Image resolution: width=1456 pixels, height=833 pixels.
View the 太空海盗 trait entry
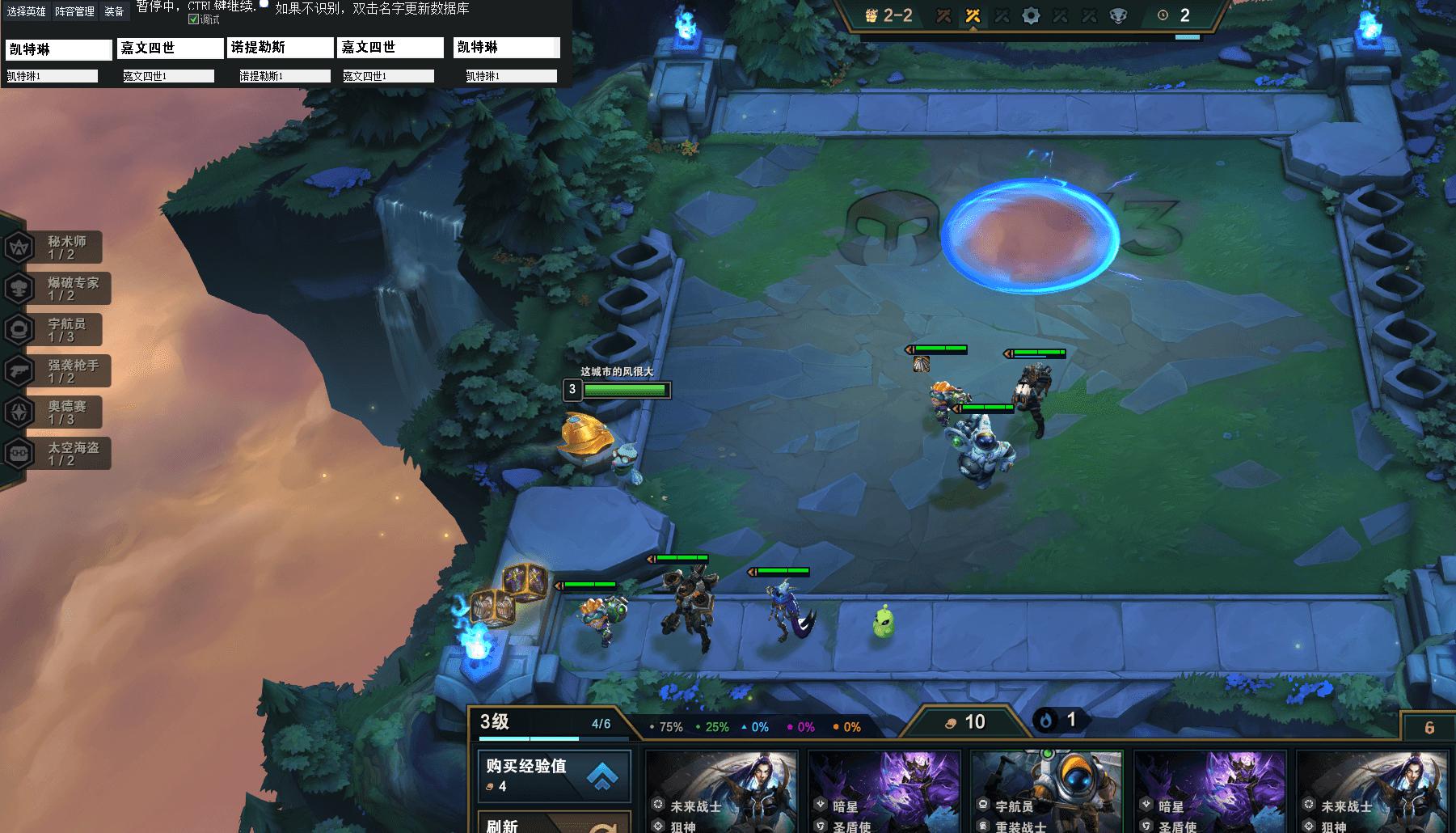[x=58, y=454]
